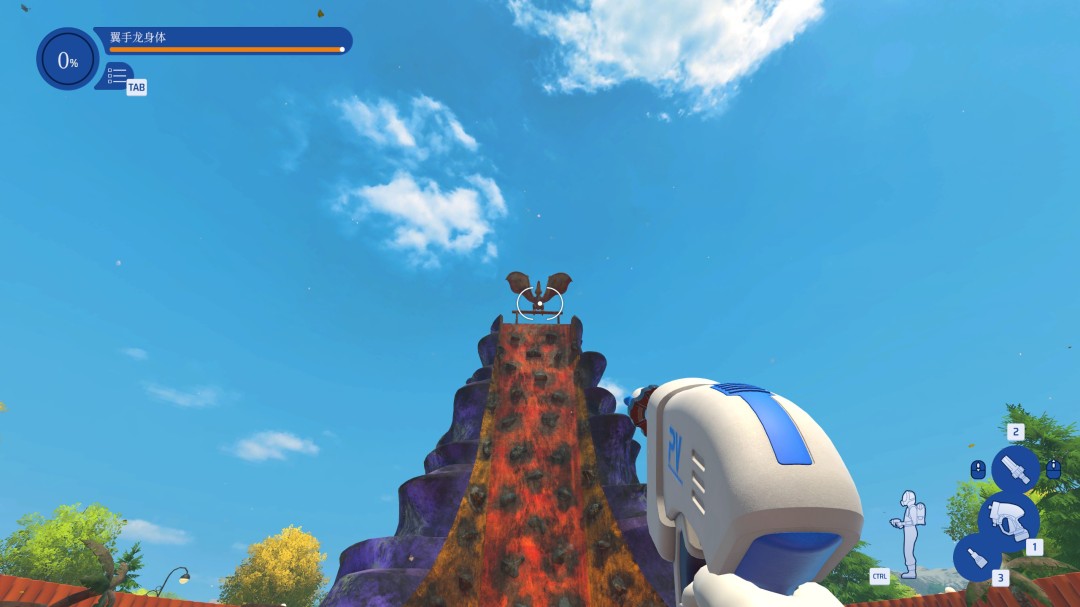
Task: Select the soap bottle attachment icon
Action: coord(977,557)
